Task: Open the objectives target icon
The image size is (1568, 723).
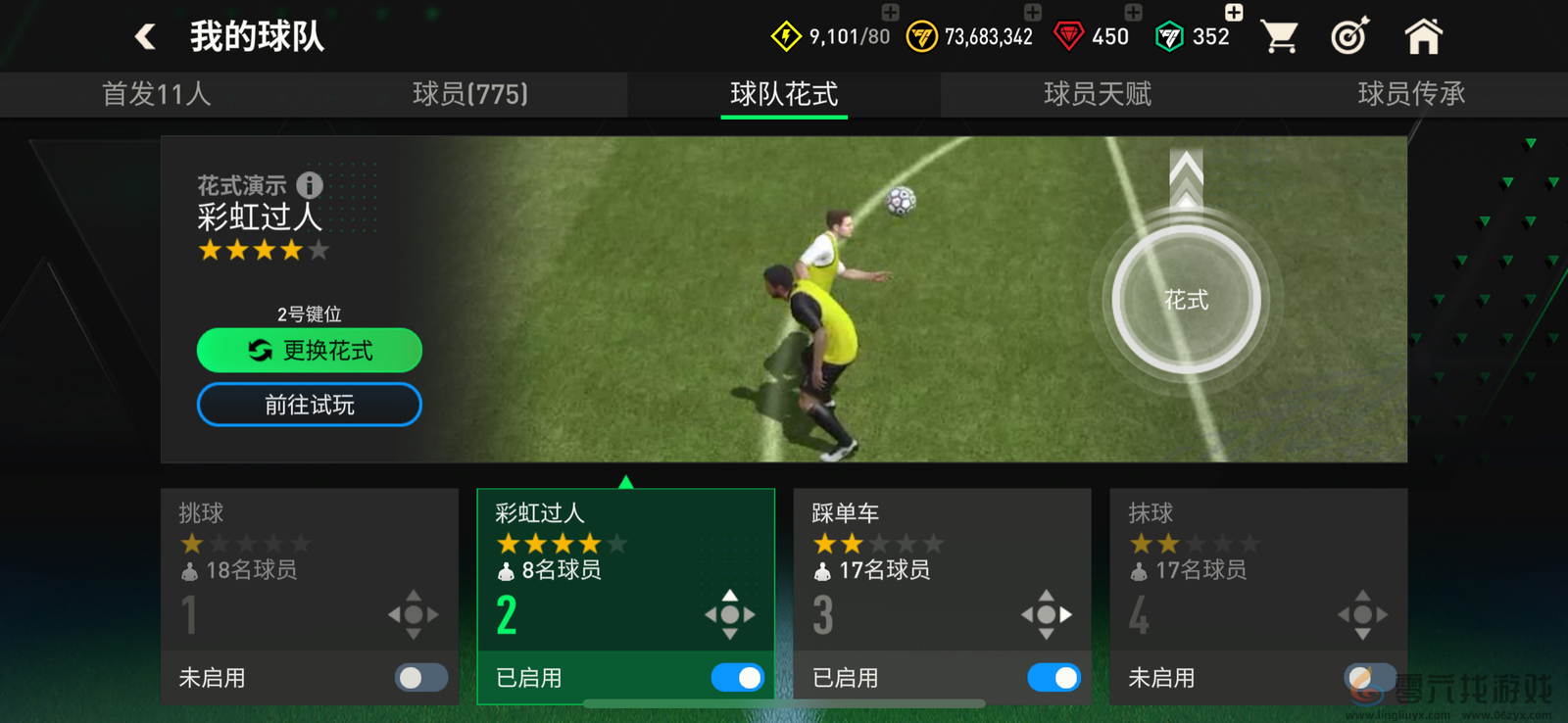Action: point(1350,35)
